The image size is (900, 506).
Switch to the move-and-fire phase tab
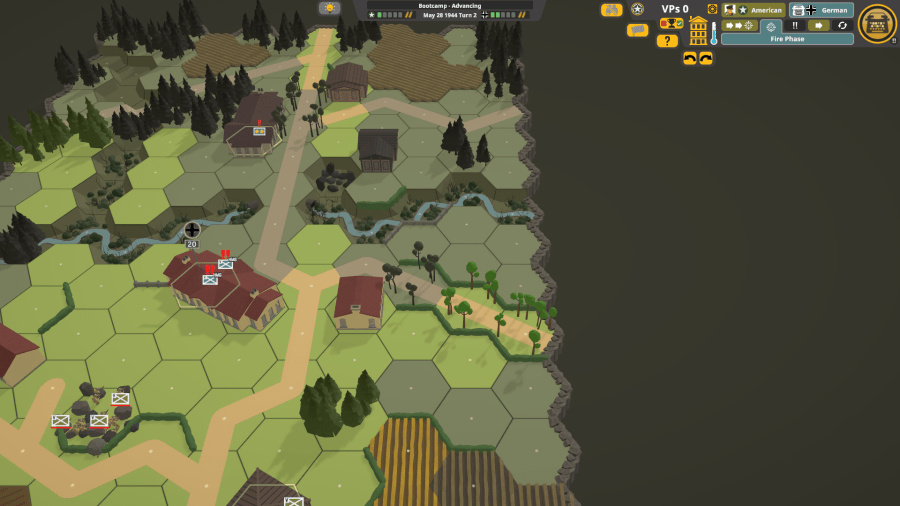[740, 26]
